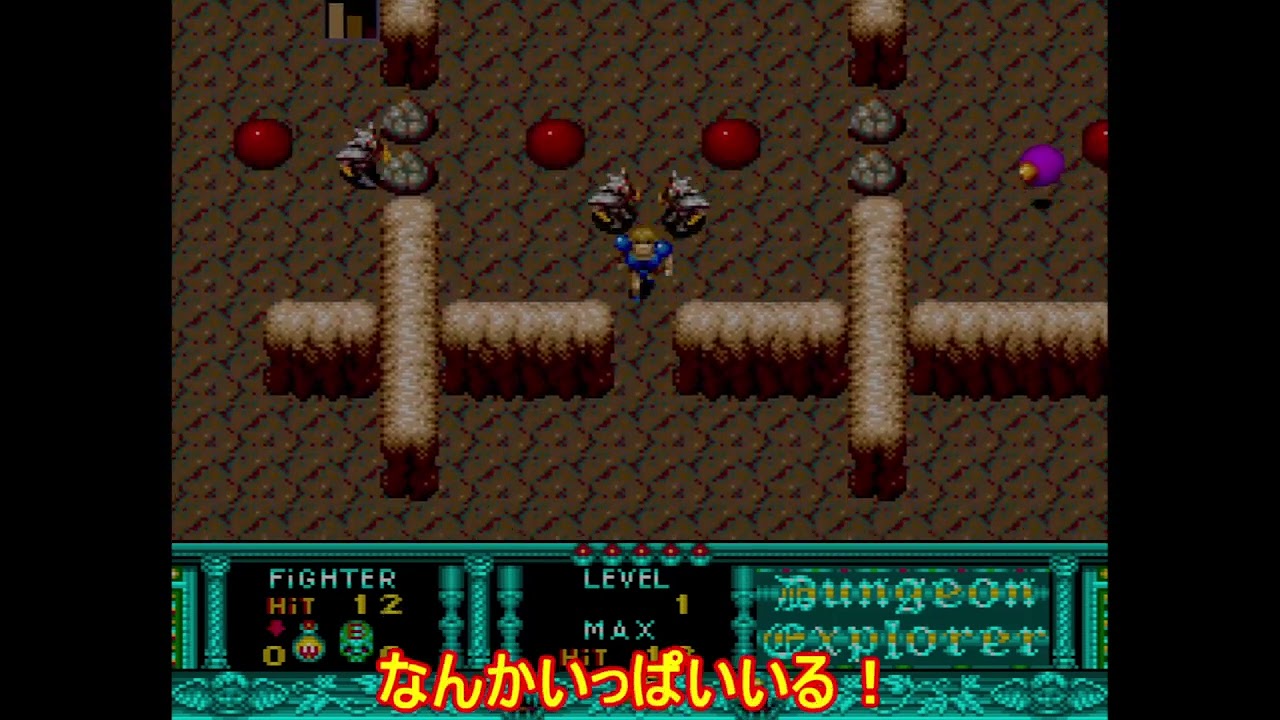The image size is (1280, 720).
Task: Click the MAX text in the HUD
Action: point(620,630)
